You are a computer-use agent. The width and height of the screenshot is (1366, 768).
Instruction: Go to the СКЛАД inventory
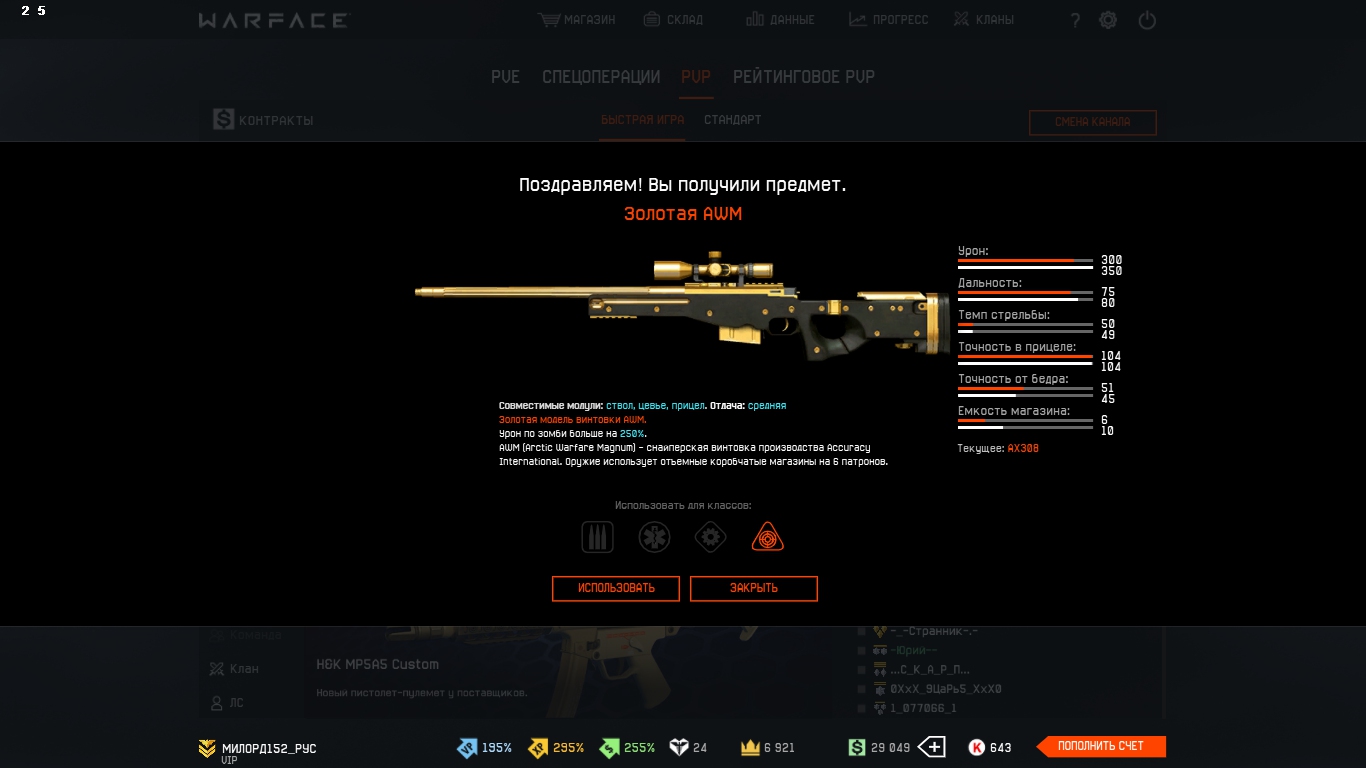pyautogui.click(x=673, y=20)
